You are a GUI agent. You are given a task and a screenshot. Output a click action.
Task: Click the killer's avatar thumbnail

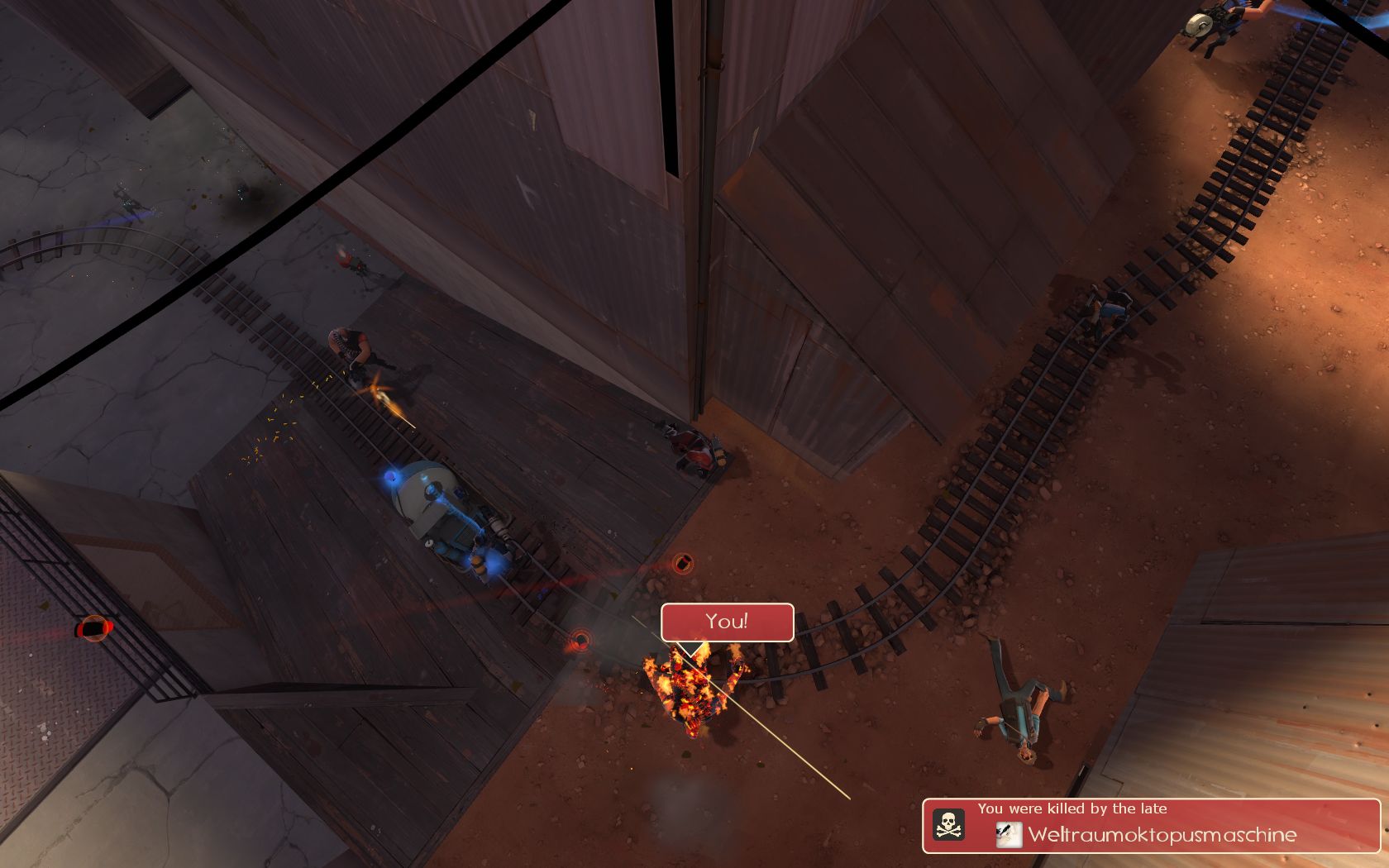pos(1009,835)
